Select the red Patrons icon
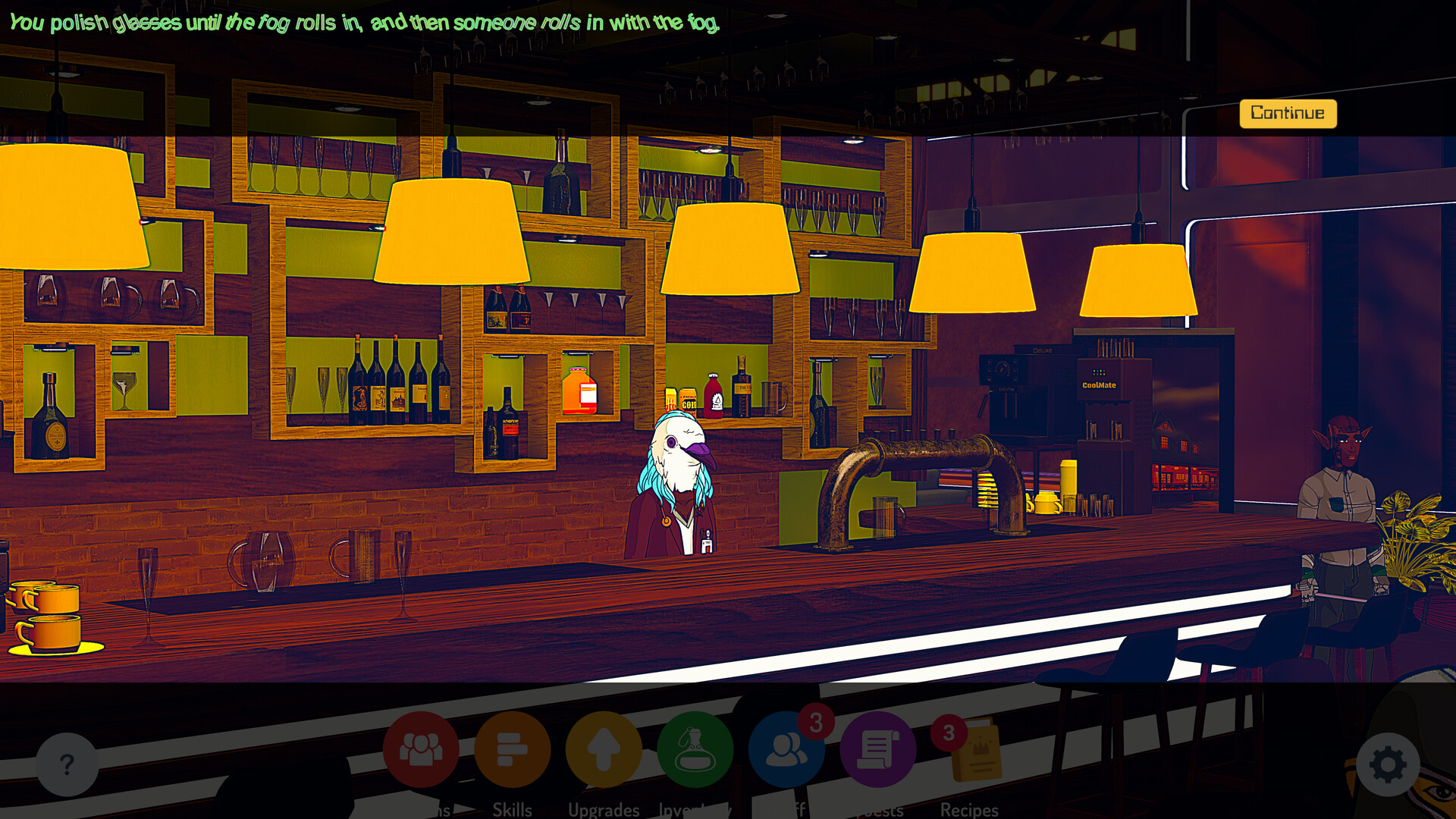 422,751
